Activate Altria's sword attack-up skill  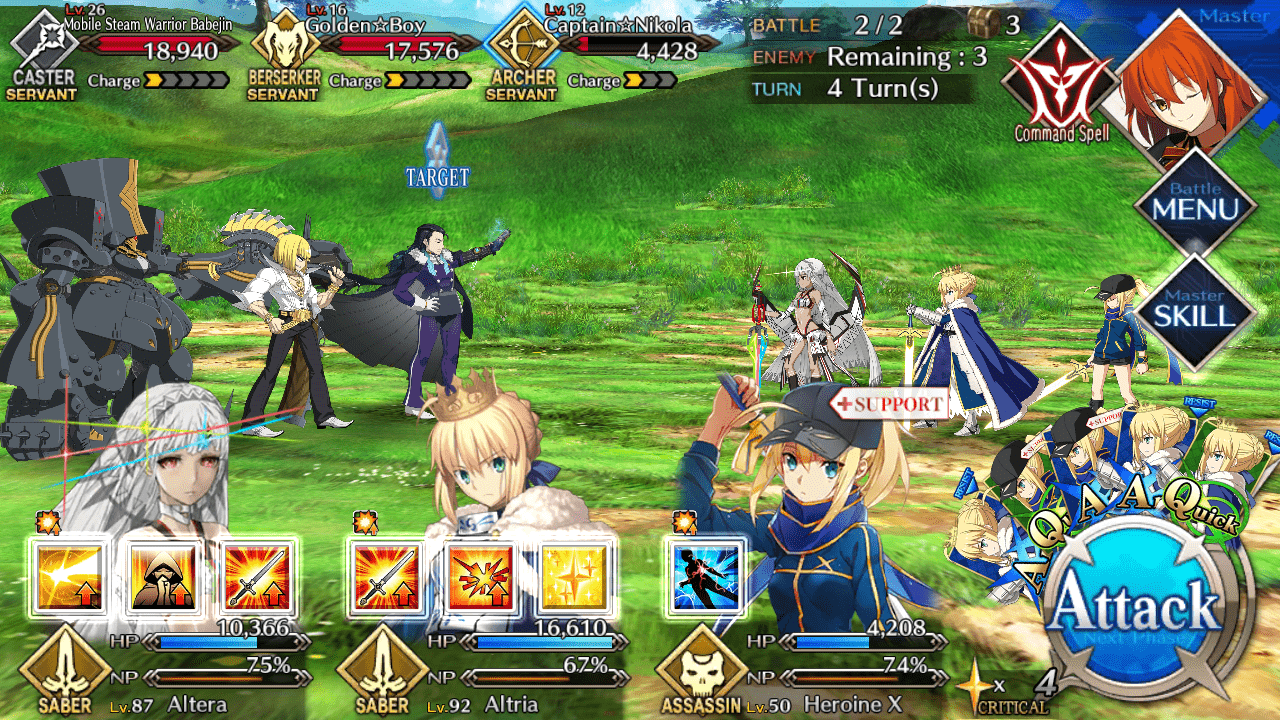click(x=385, y=578)
